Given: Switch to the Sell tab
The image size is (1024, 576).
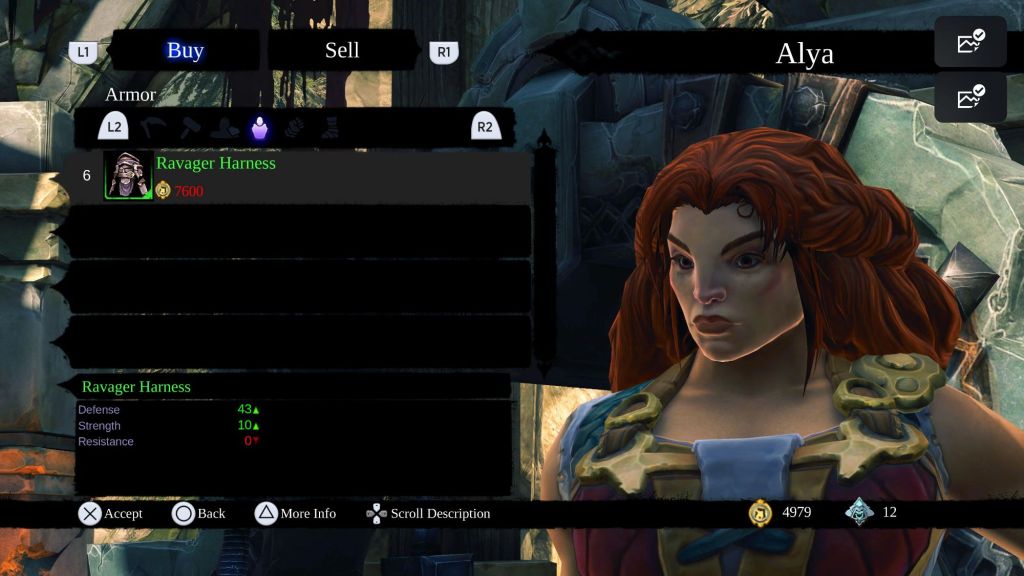Looking at the screenshot, I should pos(342,51).
